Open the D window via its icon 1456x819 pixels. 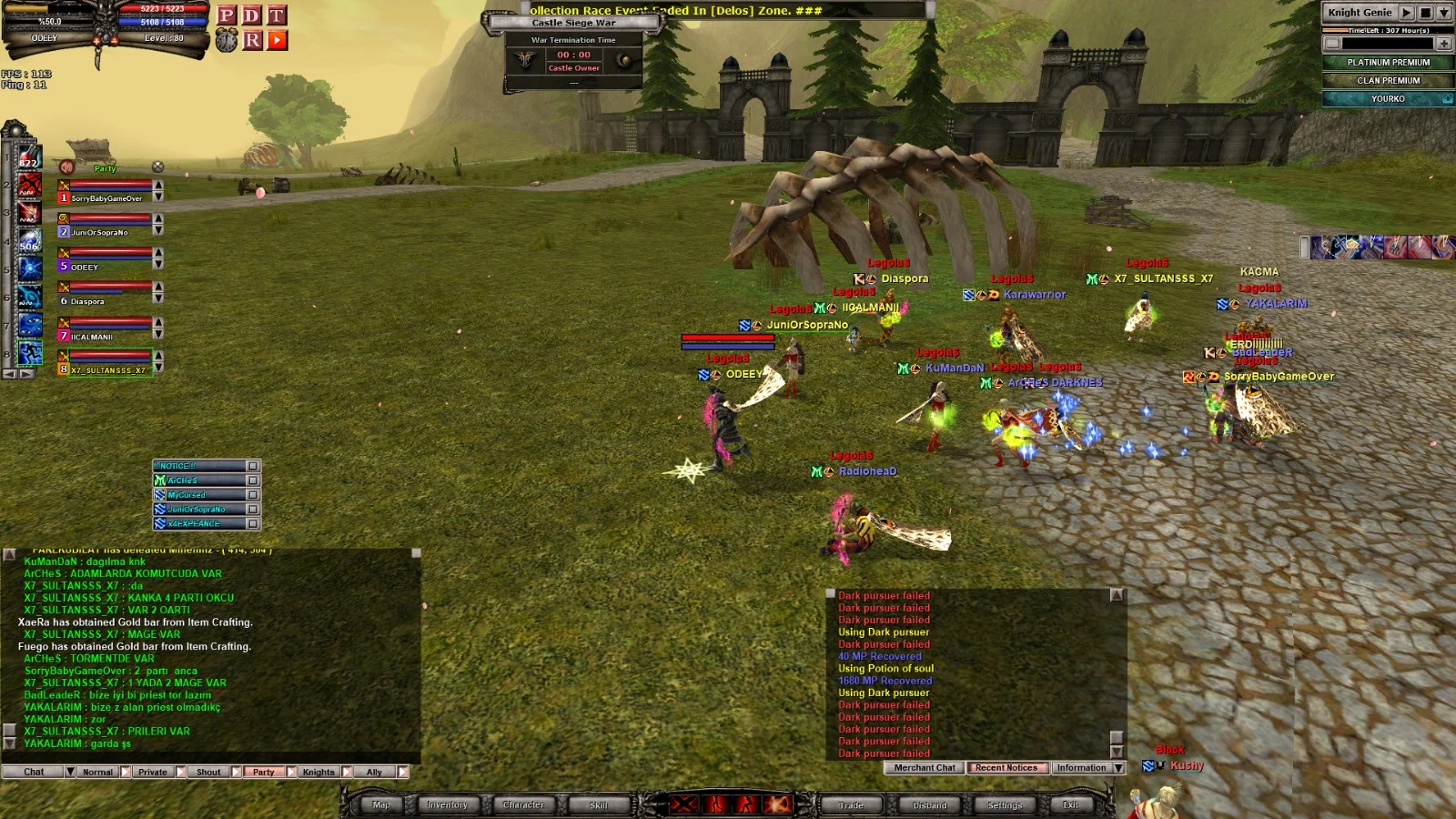(x=252, y=16)
